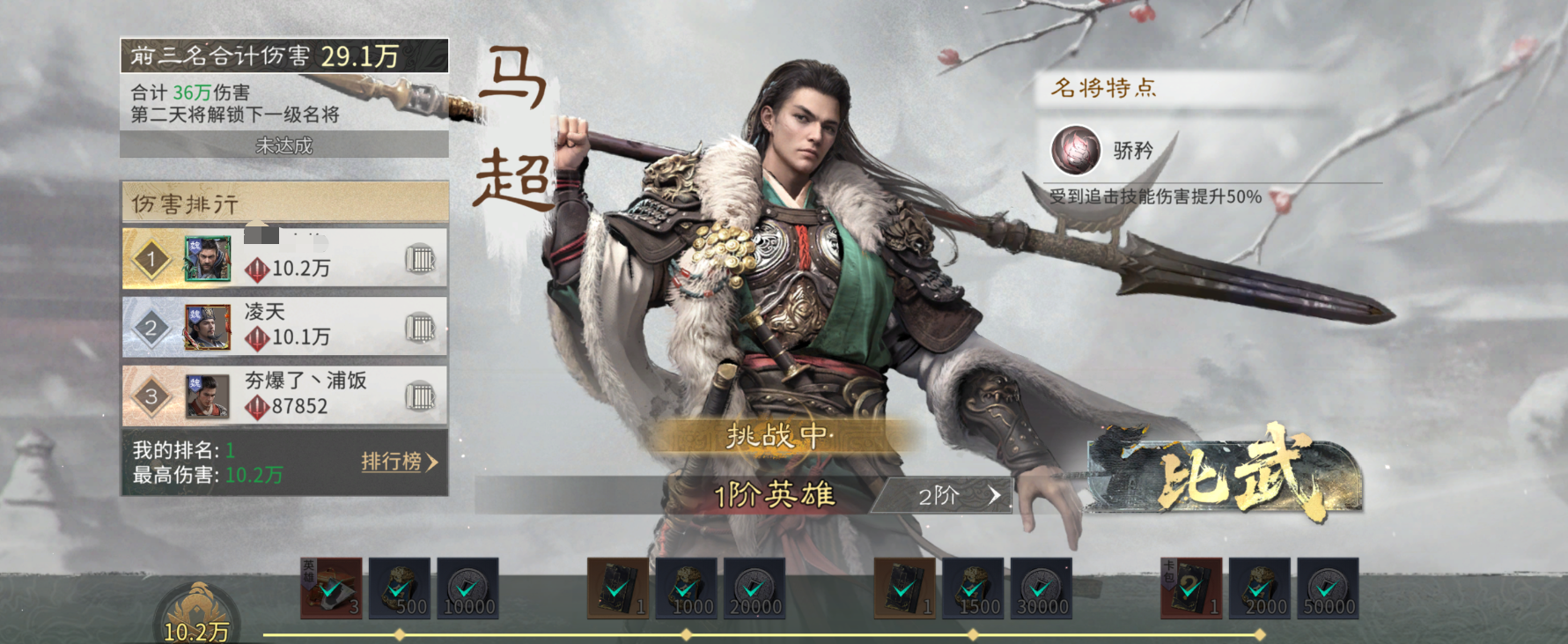Open the 卡包 mystery card pack reward
Viewport: 1568px width, 644px height.
[x=1190, y=588]
